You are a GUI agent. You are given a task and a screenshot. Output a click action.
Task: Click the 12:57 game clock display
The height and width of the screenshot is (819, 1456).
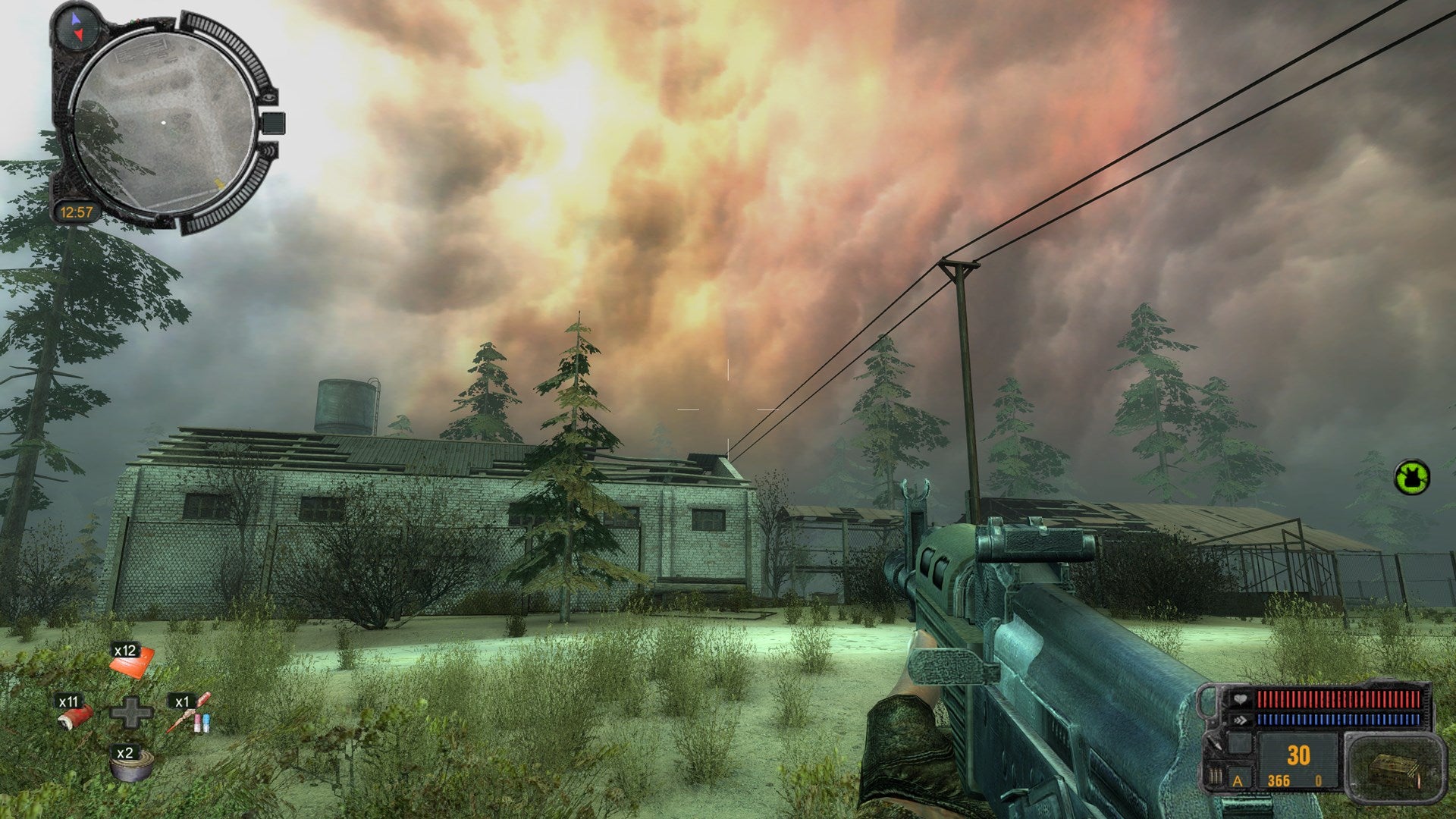click(x=77, y=210)
